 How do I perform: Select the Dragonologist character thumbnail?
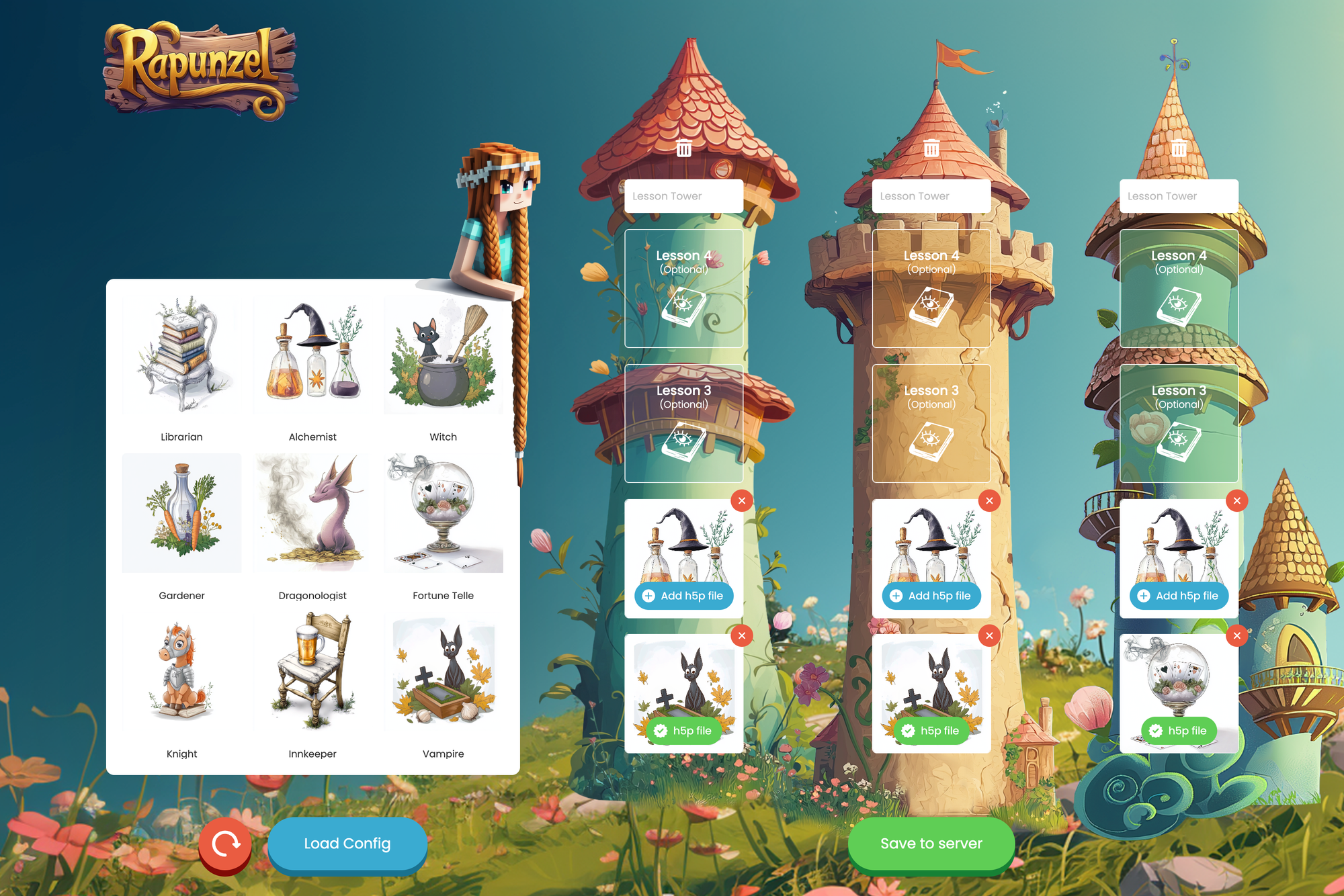click(x=312, y=512)
